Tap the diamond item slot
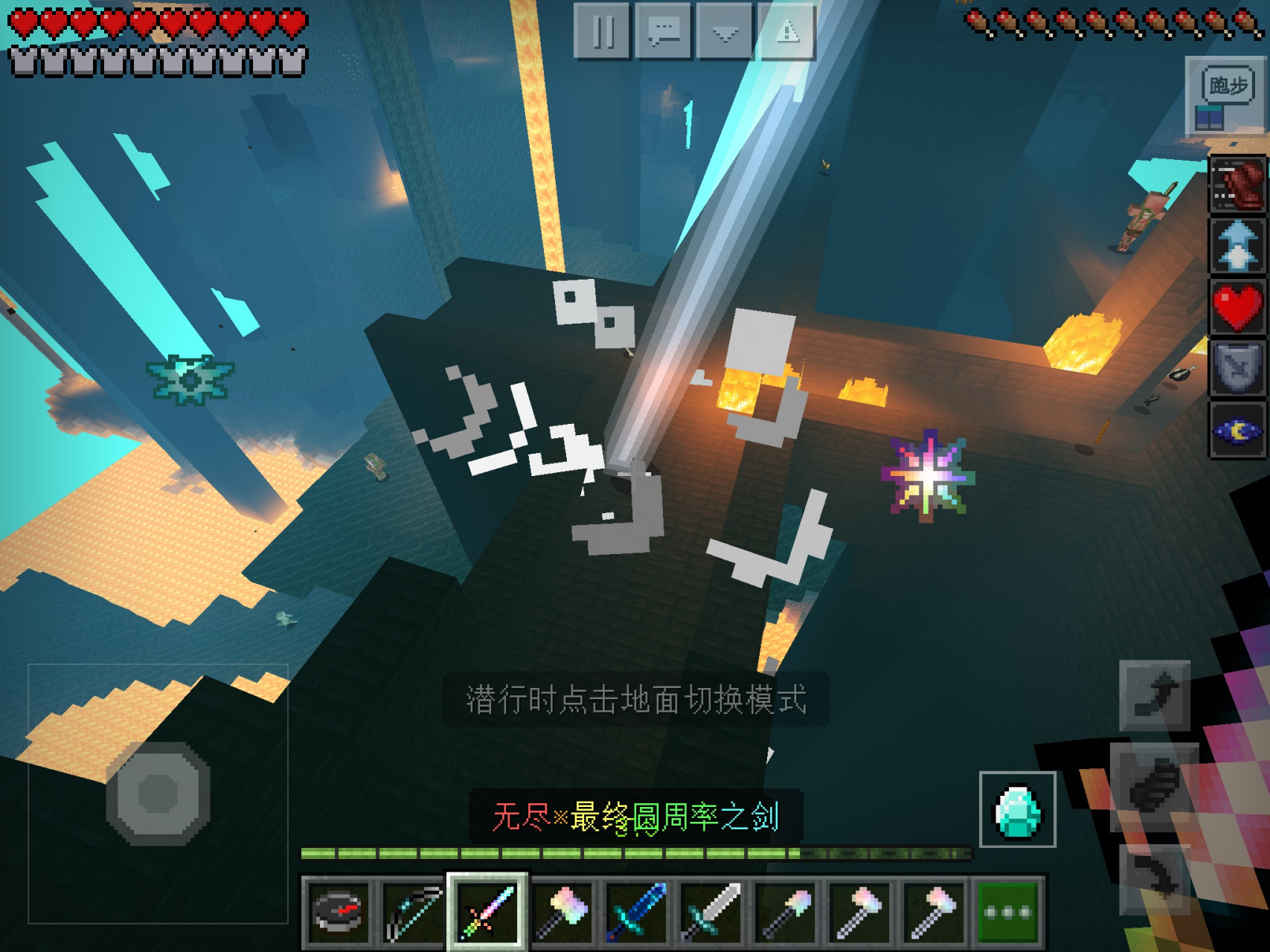The image size is (1270, 952). click(x=1017, y=810)
